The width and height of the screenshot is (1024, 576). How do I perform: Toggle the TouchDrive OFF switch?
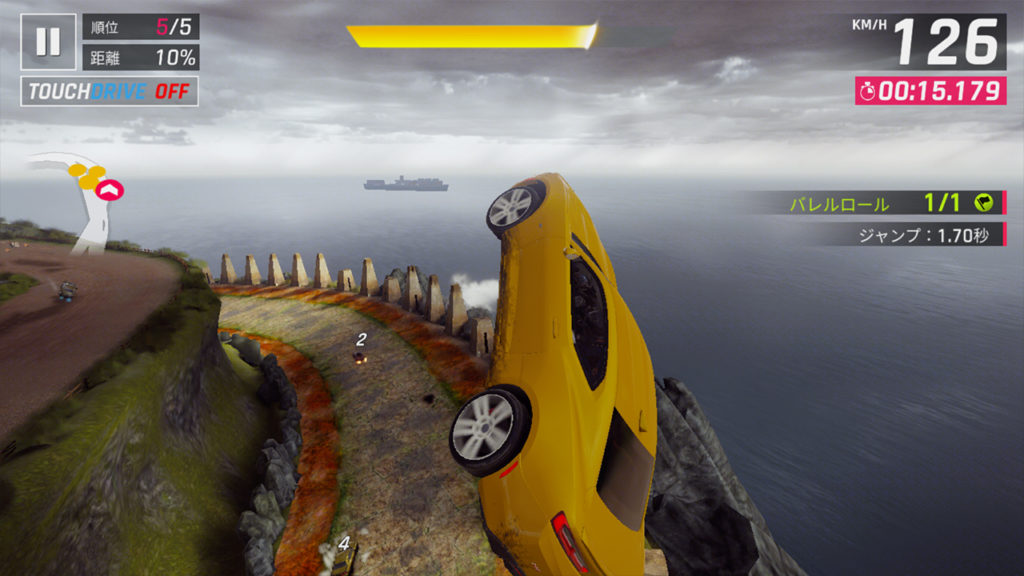click(109, 92)
